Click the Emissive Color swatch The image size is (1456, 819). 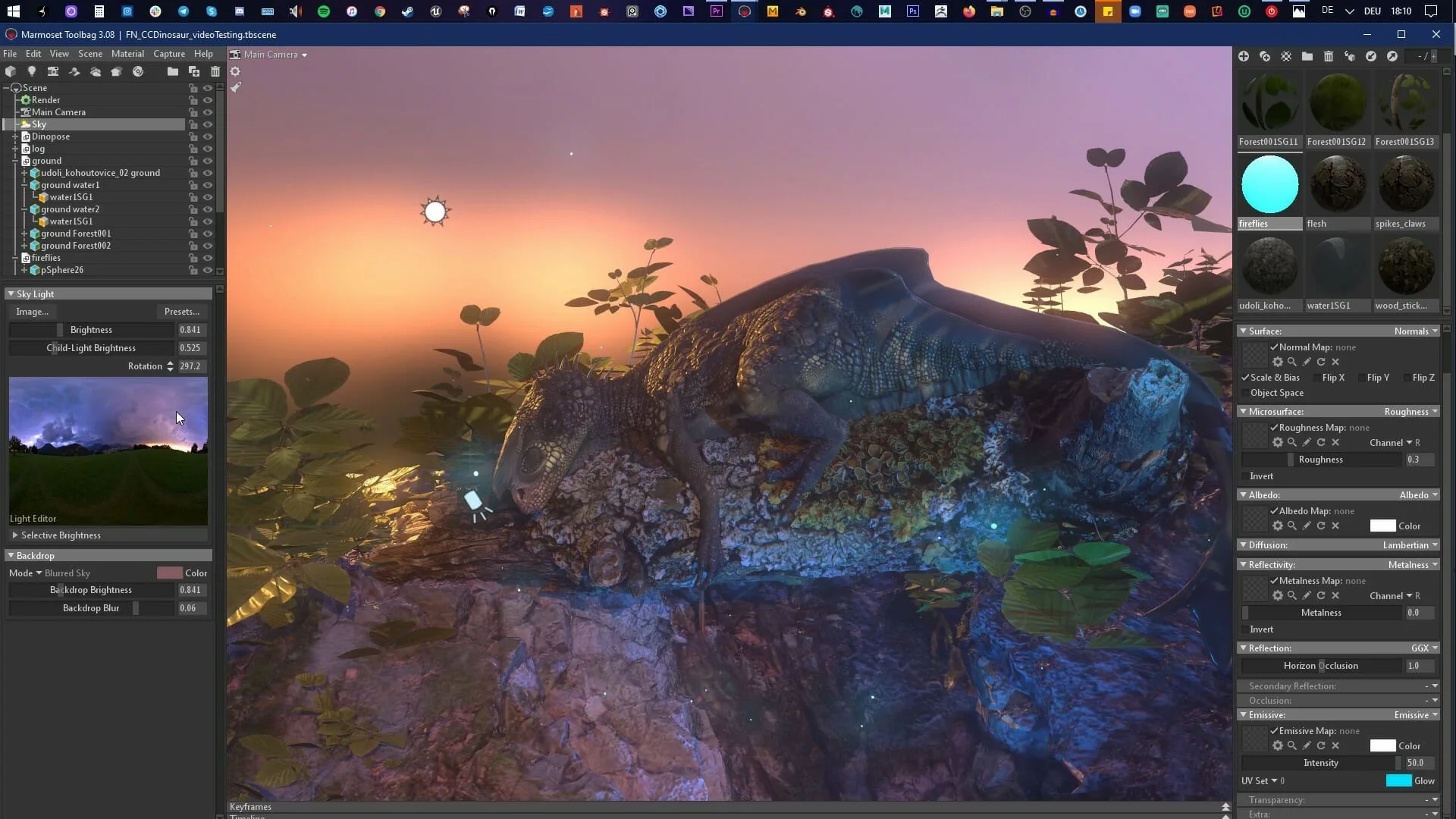click(x=1384, y=745)
